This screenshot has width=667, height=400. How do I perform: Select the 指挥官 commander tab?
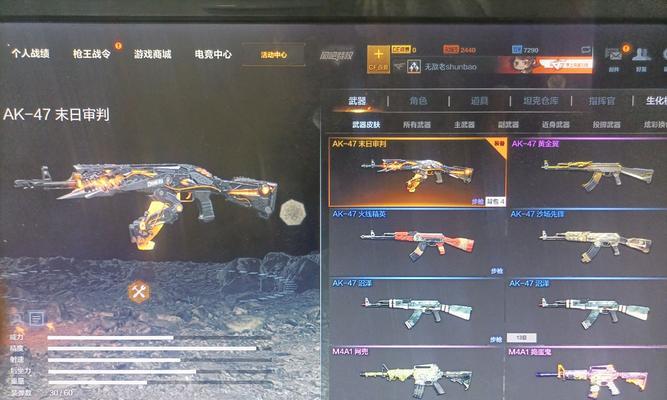(x=601, y=101)
